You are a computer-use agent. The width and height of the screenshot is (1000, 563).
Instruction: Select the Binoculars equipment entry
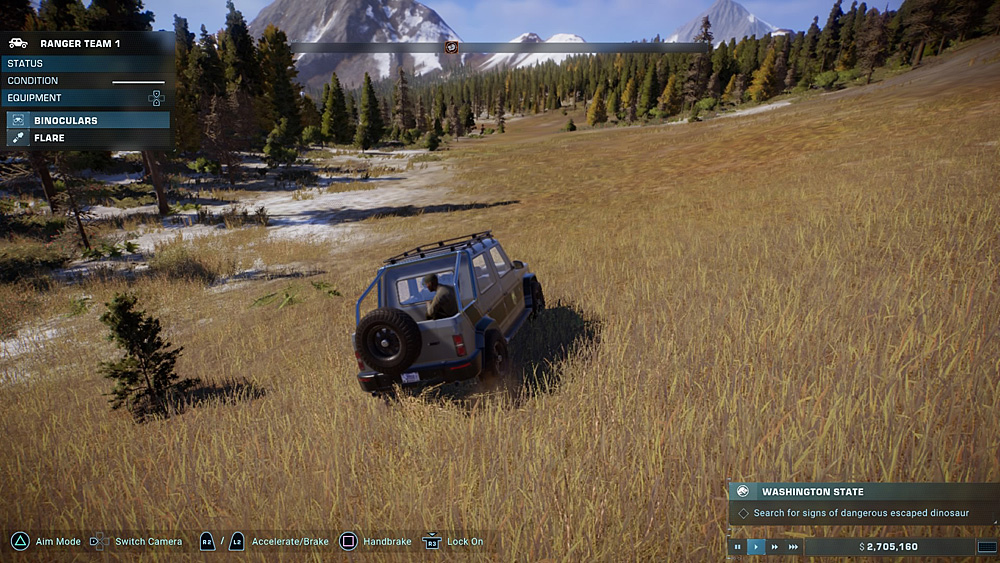coord(86,120)
